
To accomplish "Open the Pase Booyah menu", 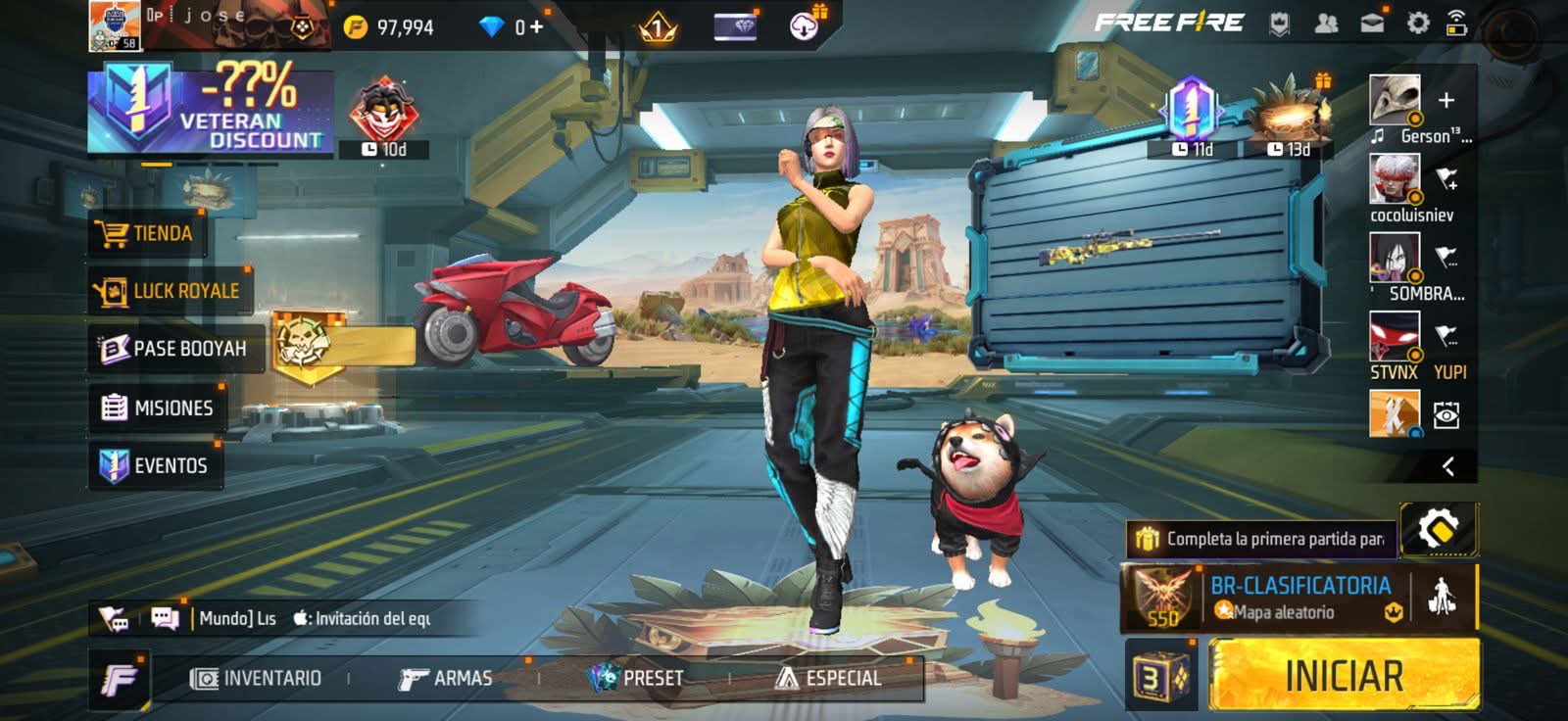I will tap(174, 349).
